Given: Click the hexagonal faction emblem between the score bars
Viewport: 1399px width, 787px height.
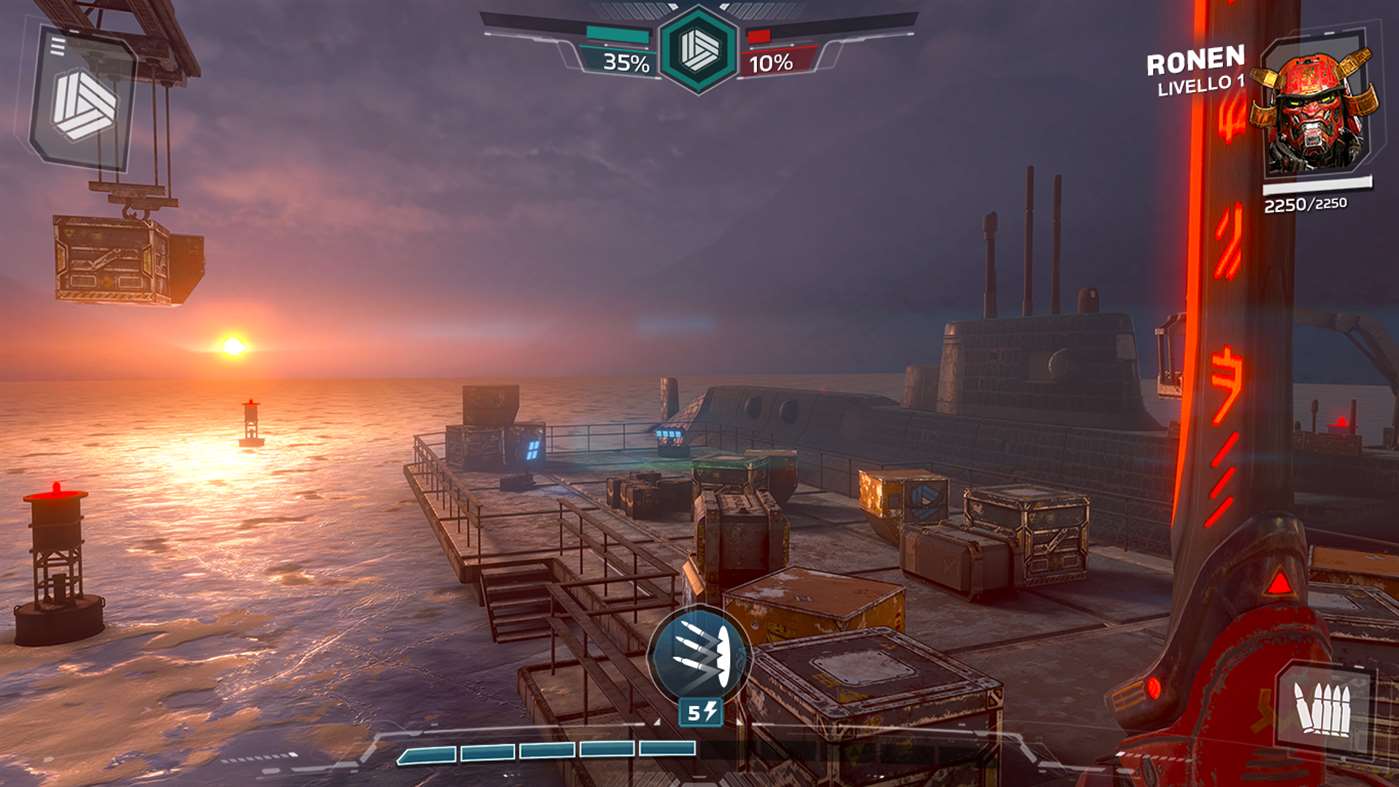Looking at the screenshot, I should click(x=698, y=45).
